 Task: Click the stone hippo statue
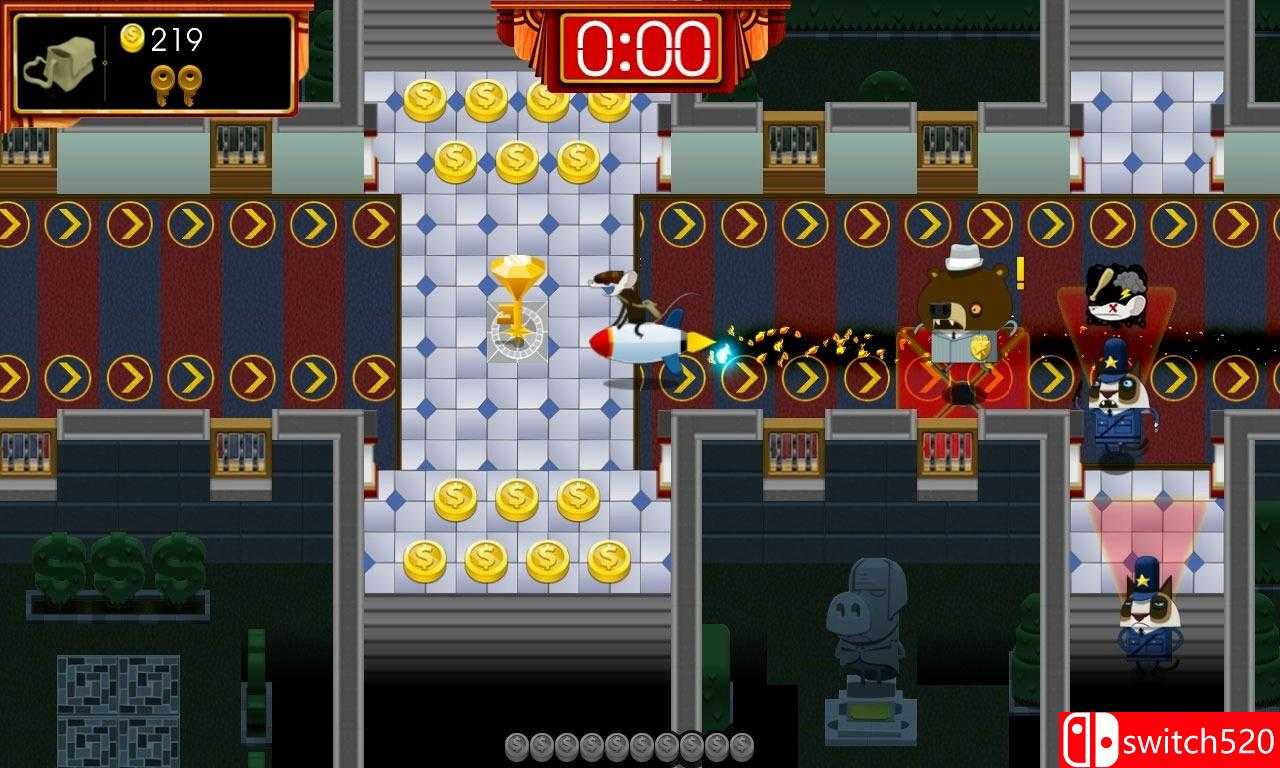click(866, 625)
